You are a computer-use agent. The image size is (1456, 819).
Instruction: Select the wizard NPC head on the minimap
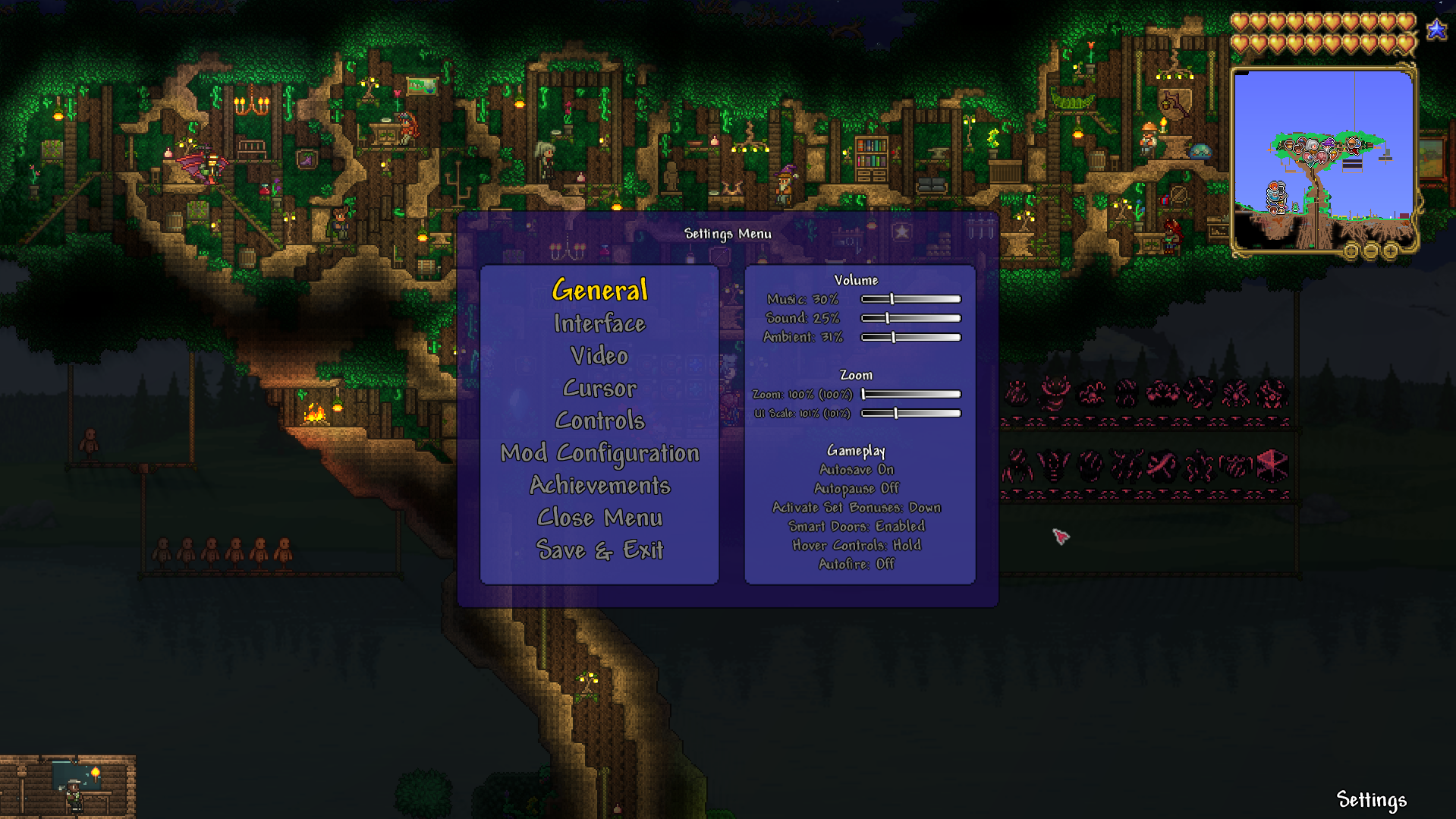1328,144
